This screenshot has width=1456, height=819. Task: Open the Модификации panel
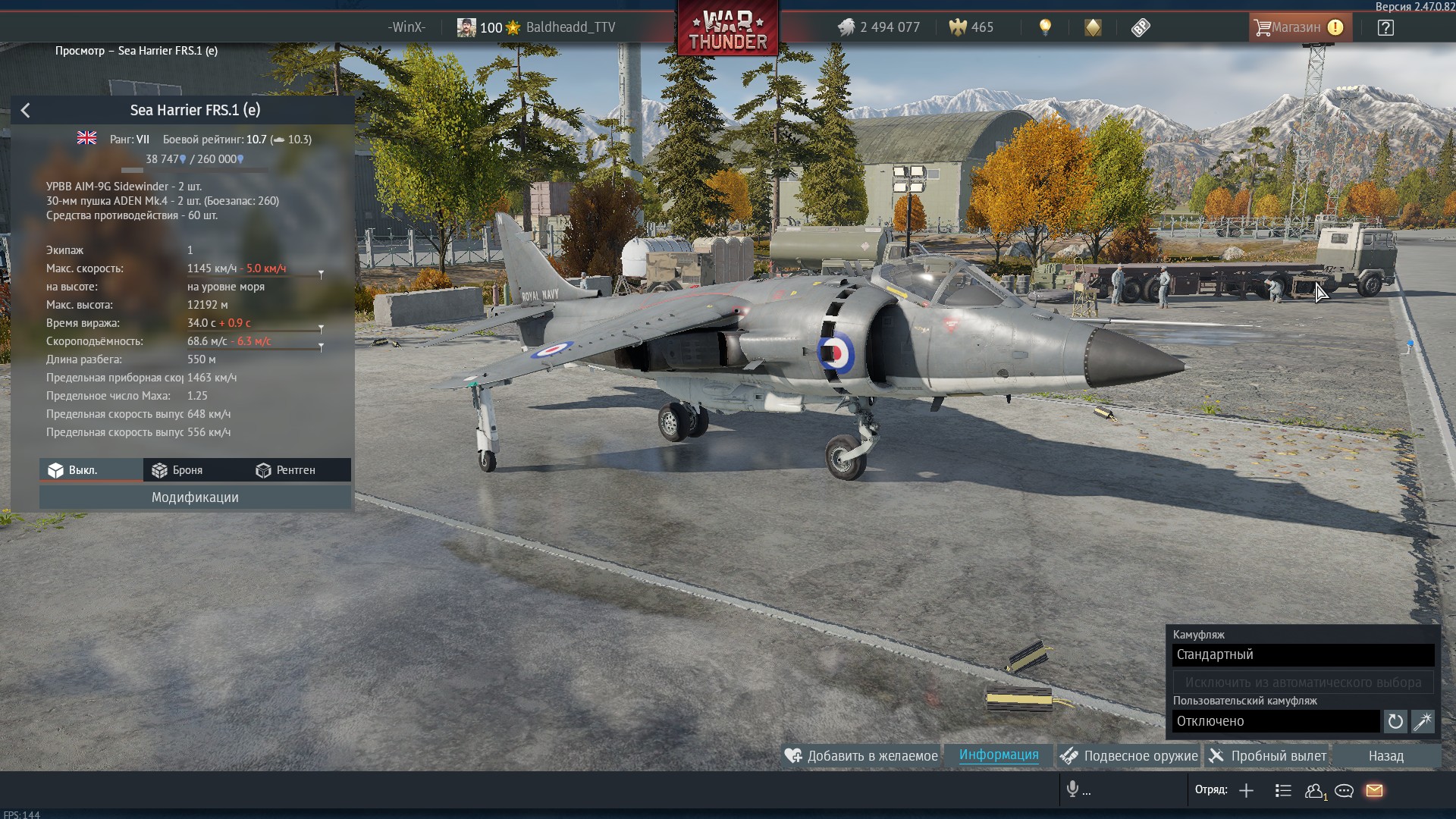click(195, 497)
